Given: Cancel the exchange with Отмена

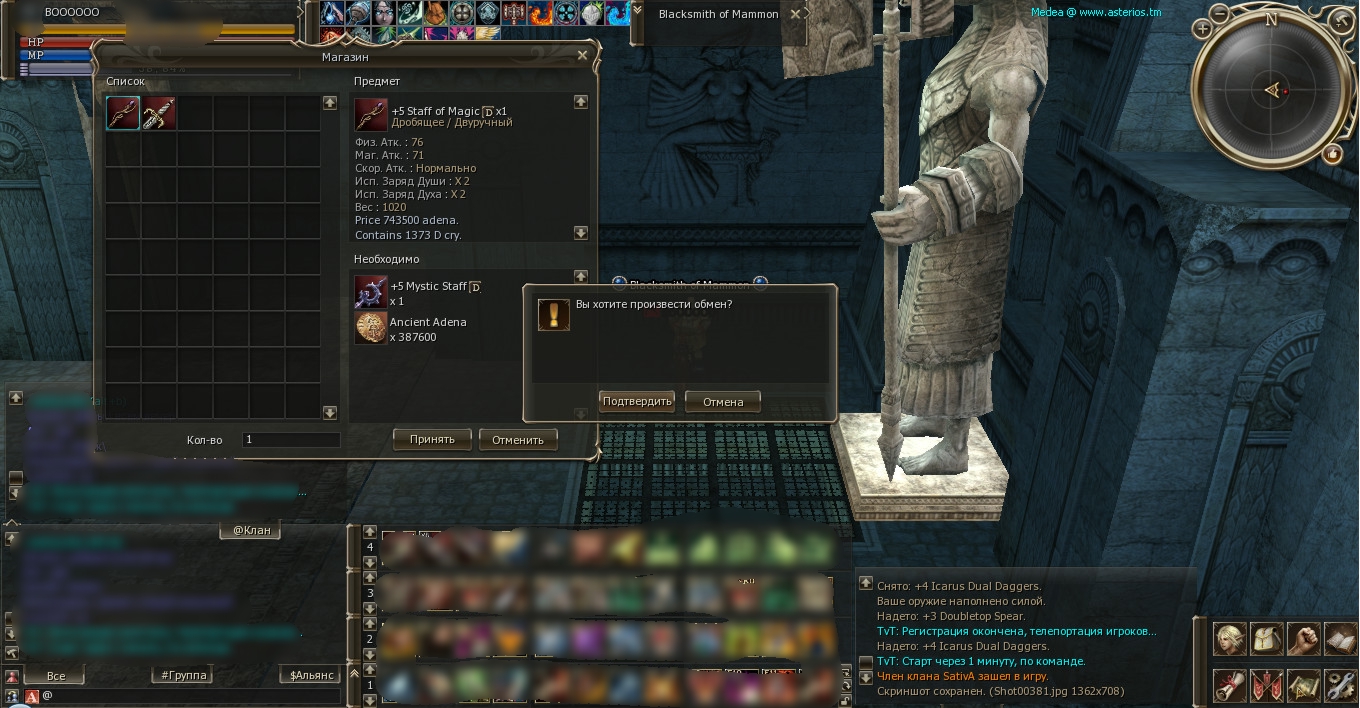Looking at the screenshot, I should (722, 402).
